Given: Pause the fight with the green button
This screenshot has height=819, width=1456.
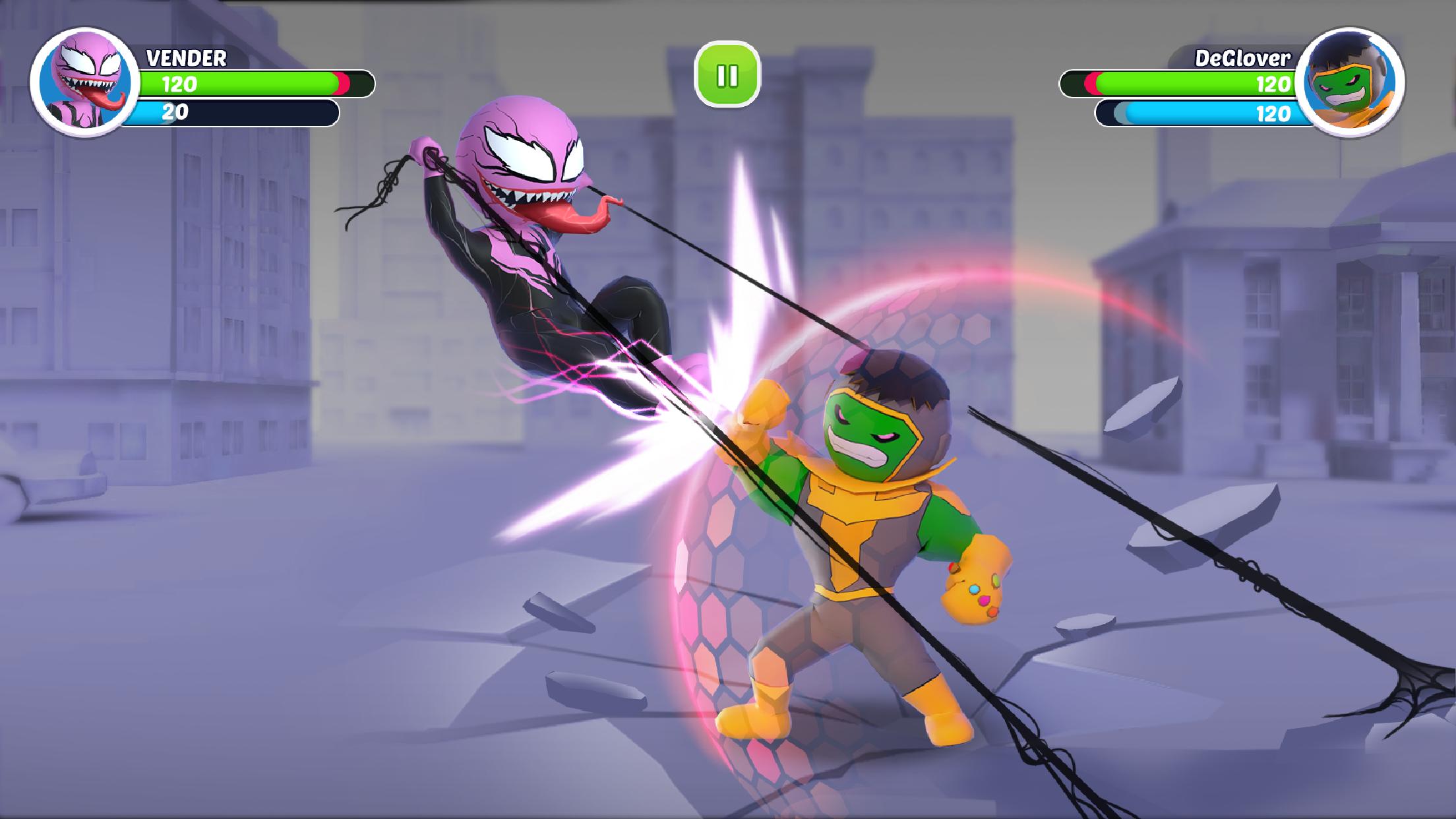Looking at the screenshot, I should (727, 75).
